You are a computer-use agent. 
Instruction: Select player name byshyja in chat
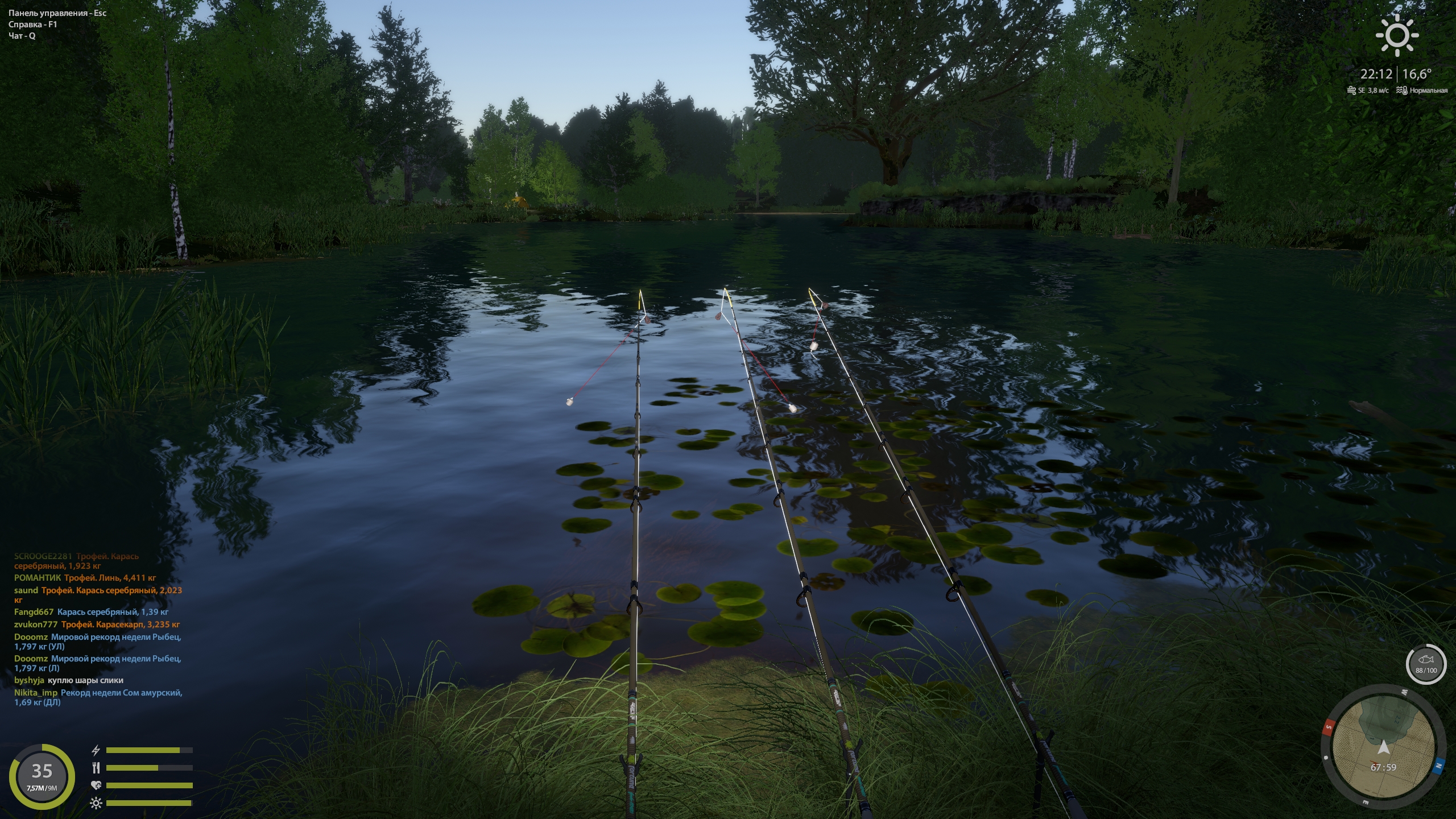click(29, 680)
